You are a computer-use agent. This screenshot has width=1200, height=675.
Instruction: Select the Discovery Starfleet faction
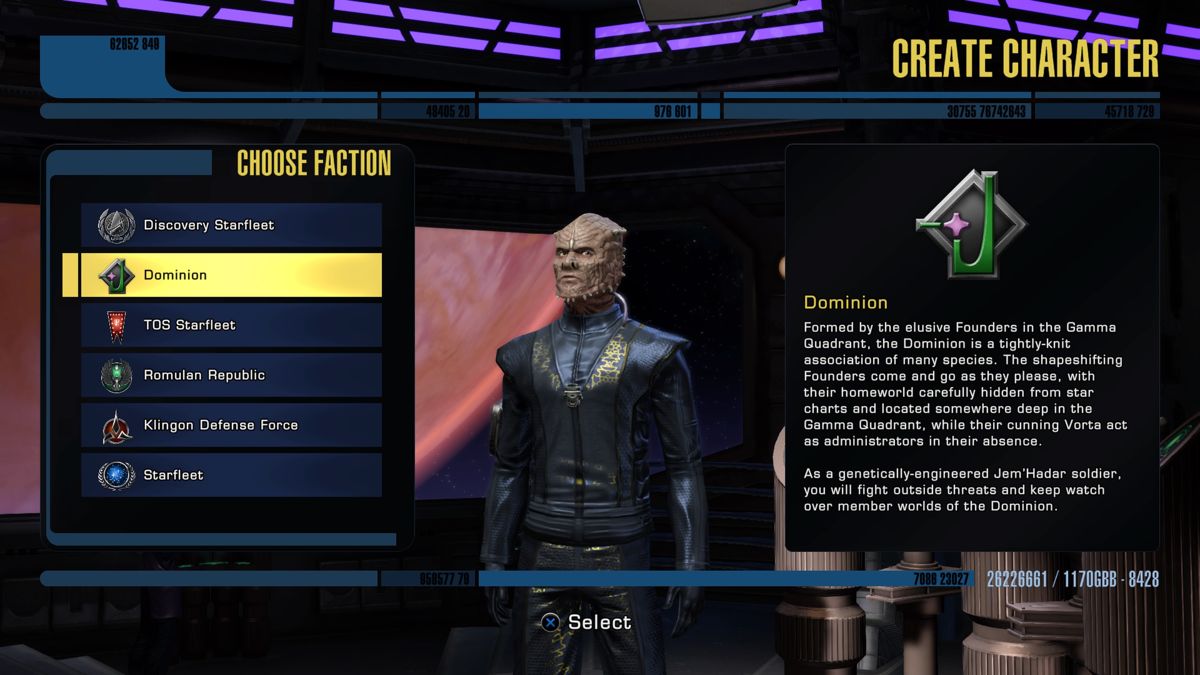coord(231,225)
